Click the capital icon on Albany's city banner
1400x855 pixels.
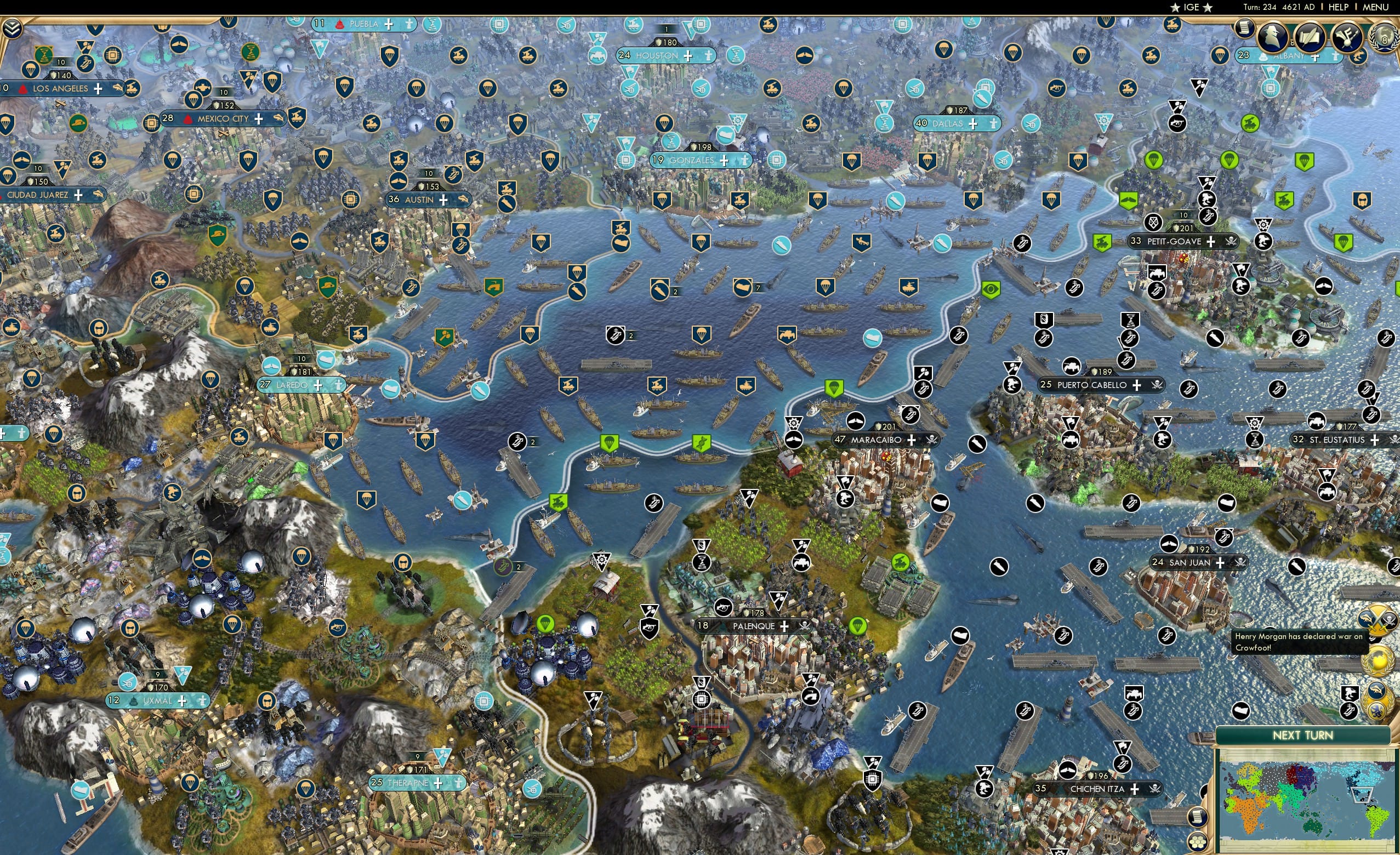pos(1265,58)
